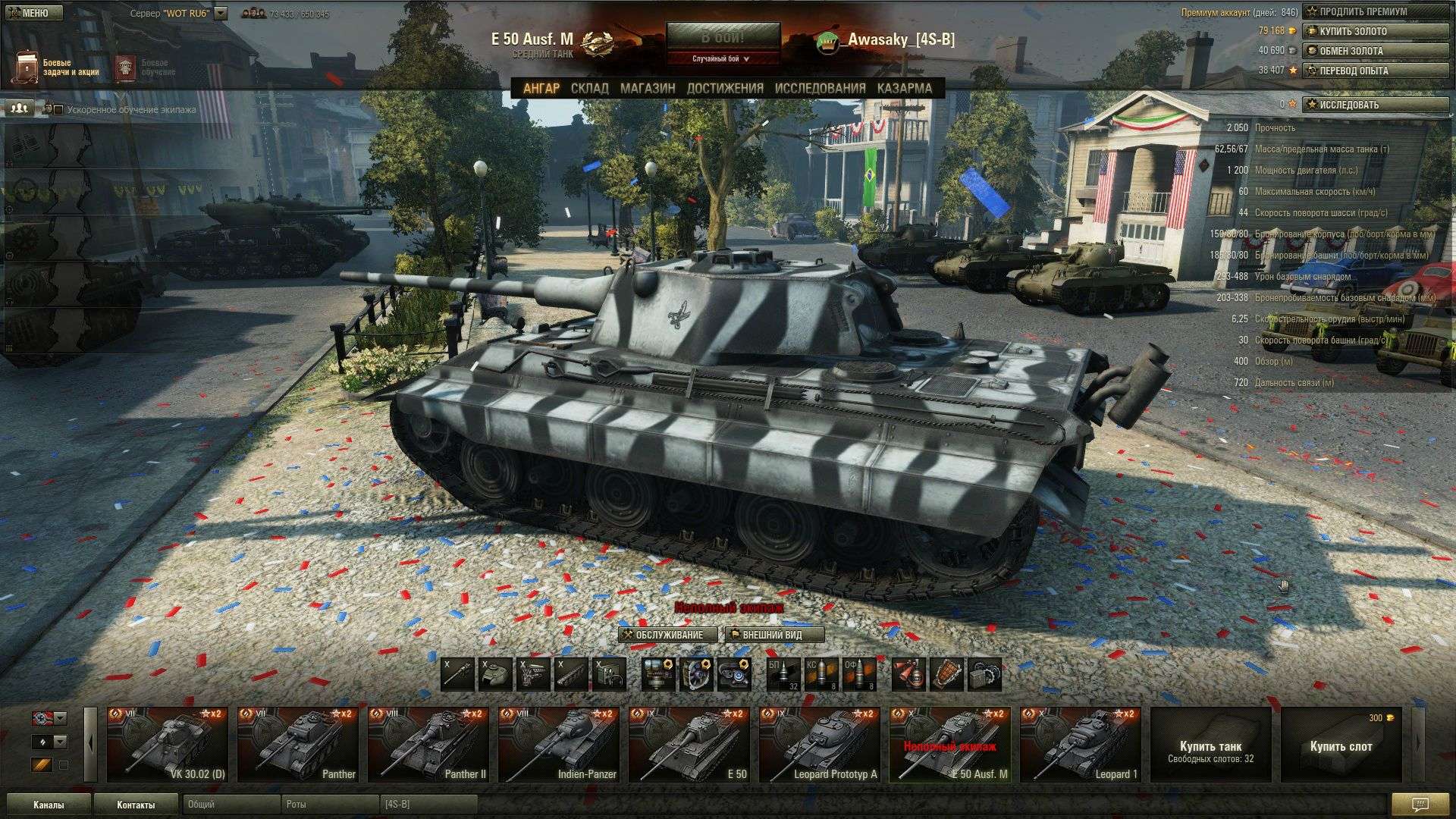This screenshot has width=1456, height=819.
Task: Toggle Ускоренное обучение экипажа checkbox
Action: coord(58,110)
